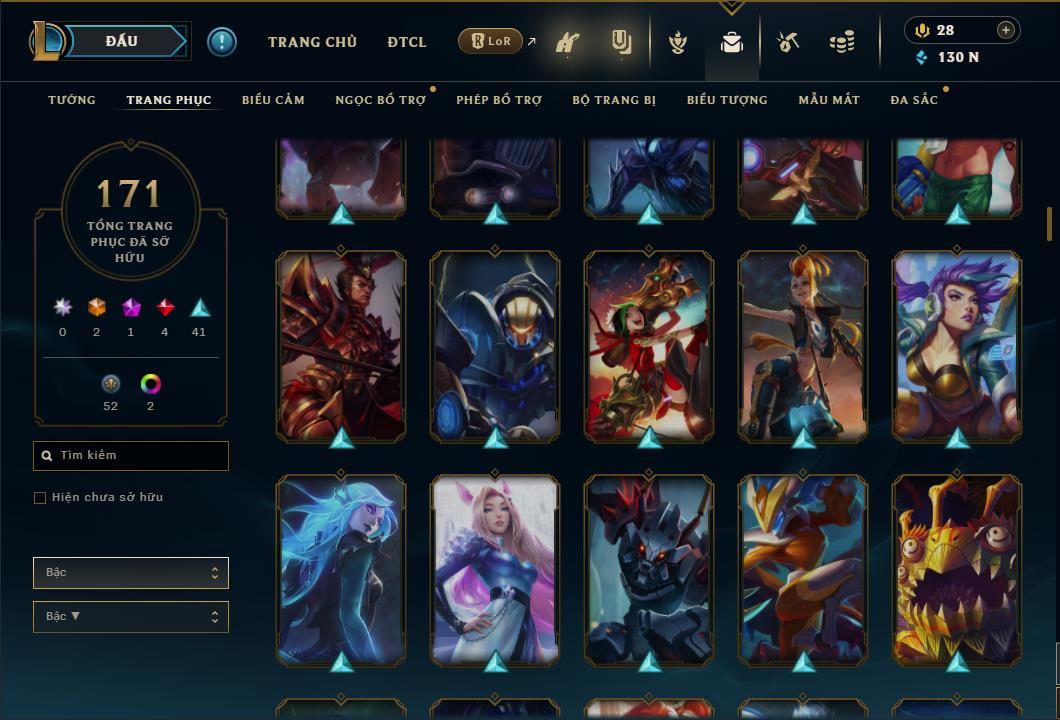The height and width of the screenshot is (720, 1060).
Task: Choose the ĐA SẮC tab
Action: 914,100
